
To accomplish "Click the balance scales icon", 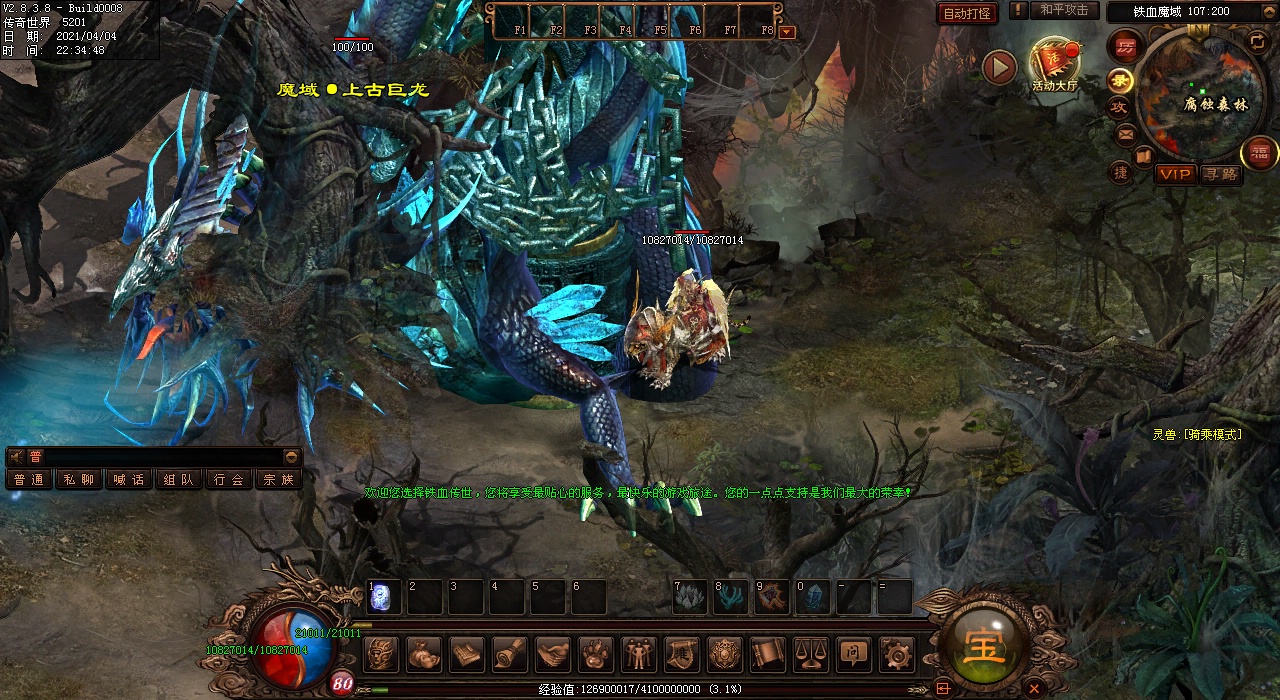I will point(811,655).
